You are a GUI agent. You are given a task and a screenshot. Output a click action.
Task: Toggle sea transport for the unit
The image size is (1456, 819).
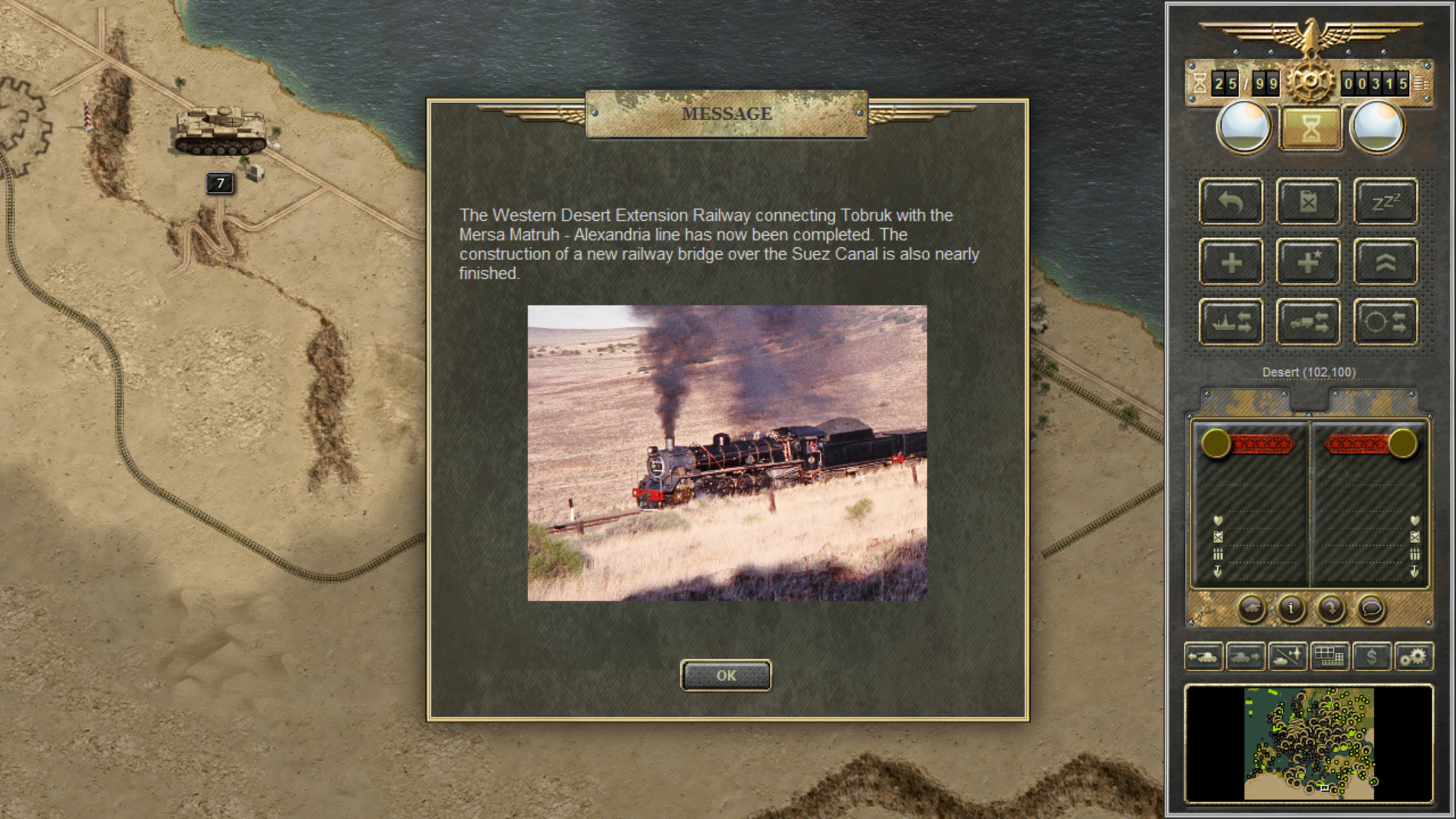pos(1231,321)
